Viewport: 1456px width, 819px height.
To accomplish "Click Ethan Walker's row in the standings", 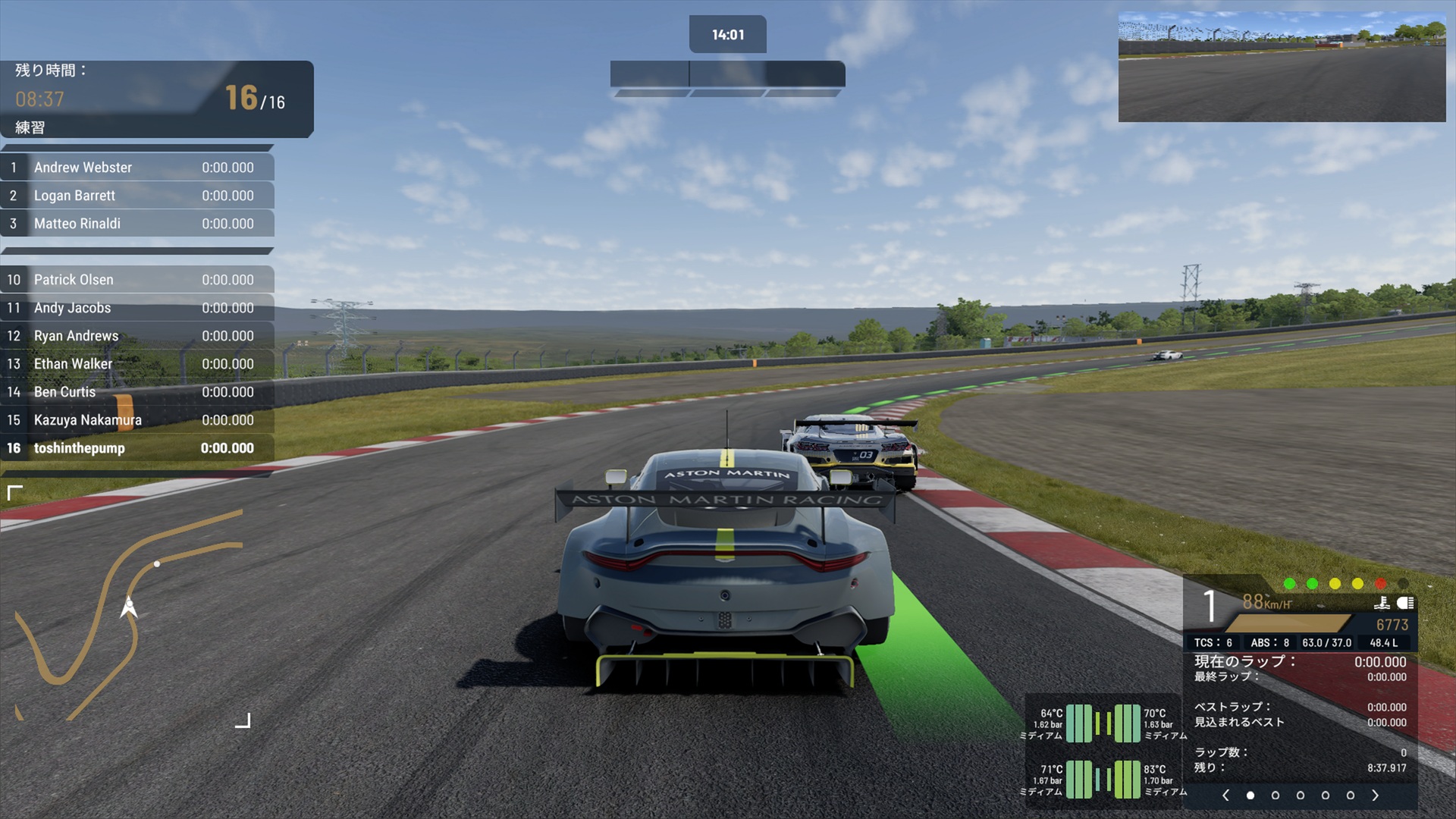I will 137,364.
